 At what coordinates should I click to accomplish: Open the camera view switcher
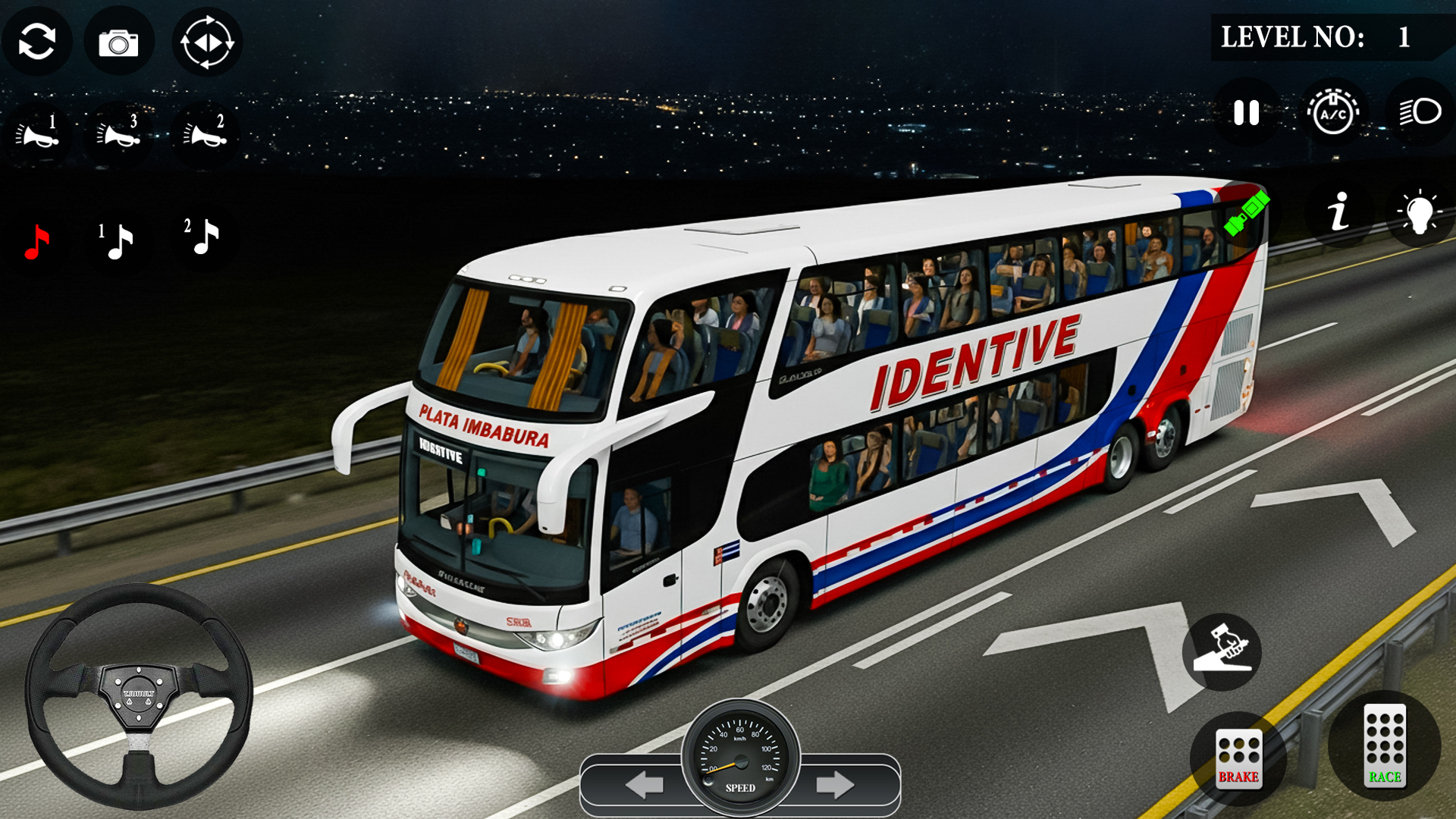click(208, 42)
